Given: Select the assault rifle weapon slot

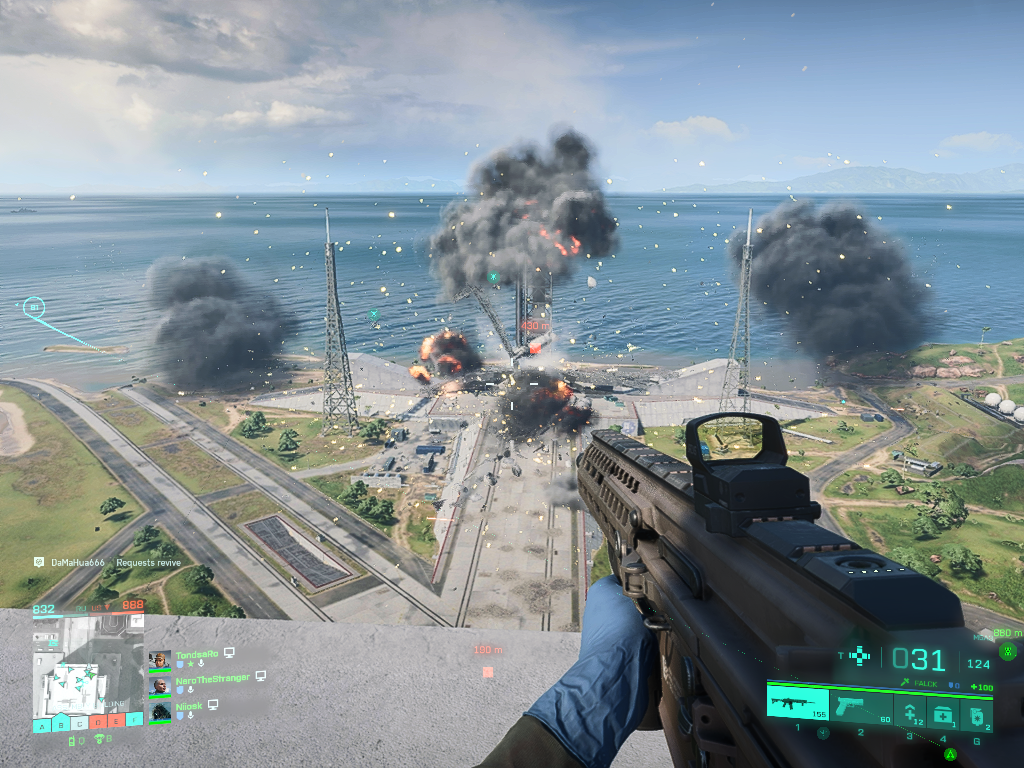Looking at the screenshot, I should click(x=797, y=703).
